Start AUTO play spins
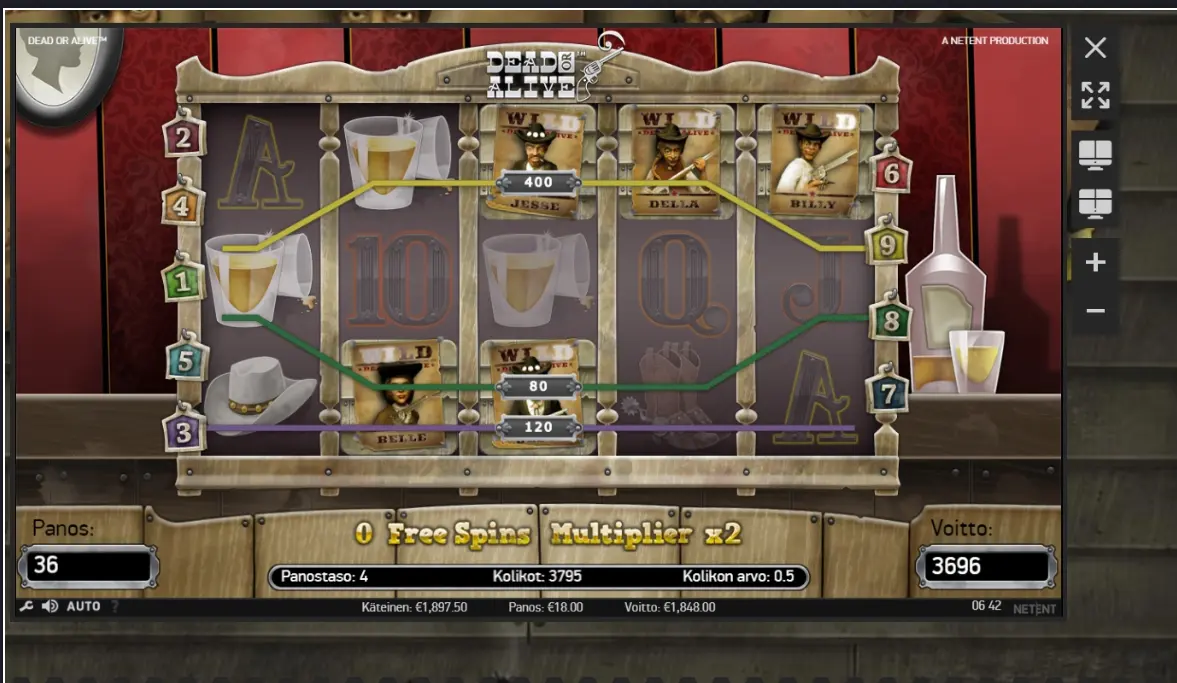The width and height of the screenshot is (1177, 683). click(x=83, y=607)
